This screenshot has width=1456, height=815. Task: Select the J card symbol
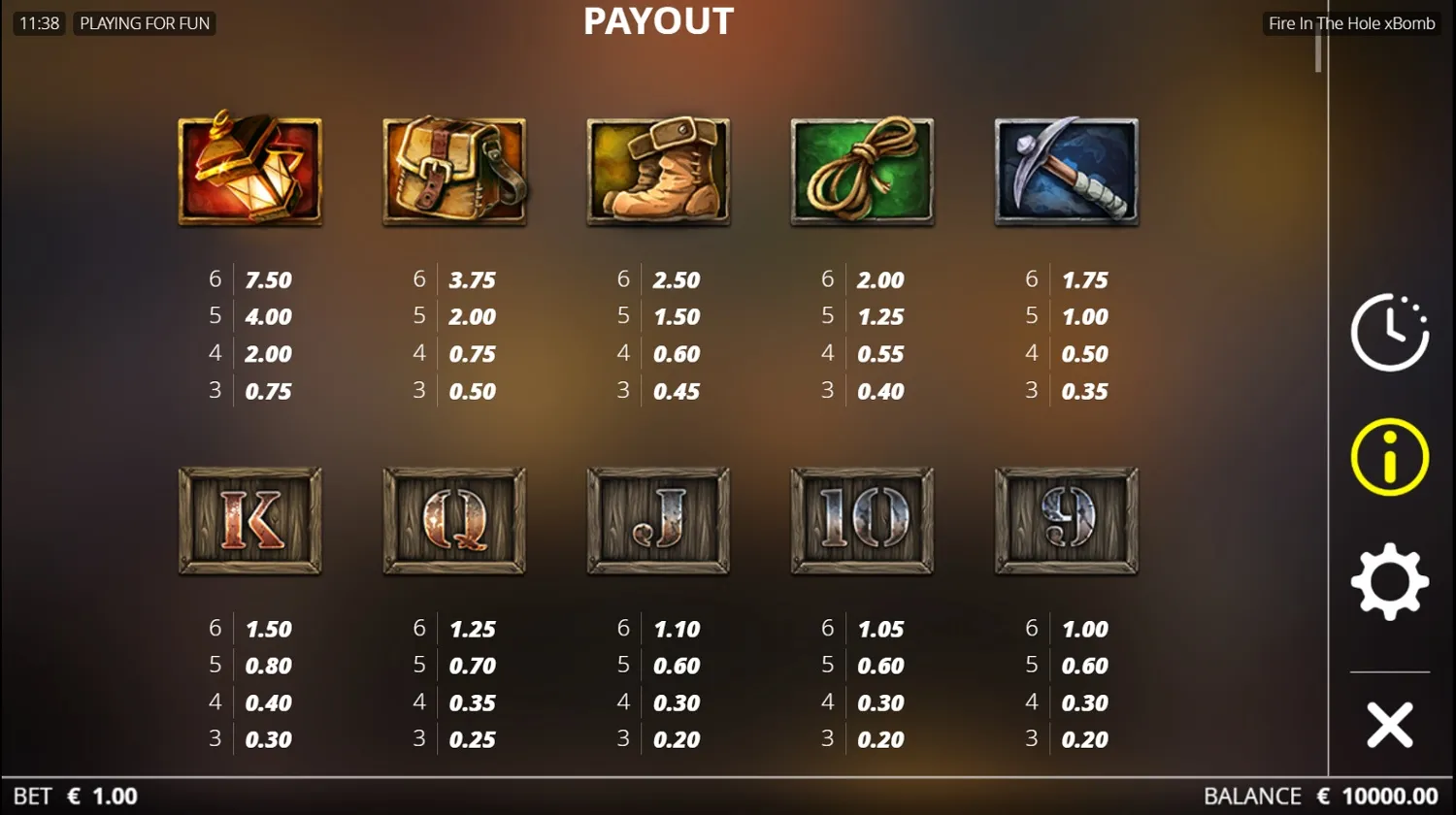[657, 520]
